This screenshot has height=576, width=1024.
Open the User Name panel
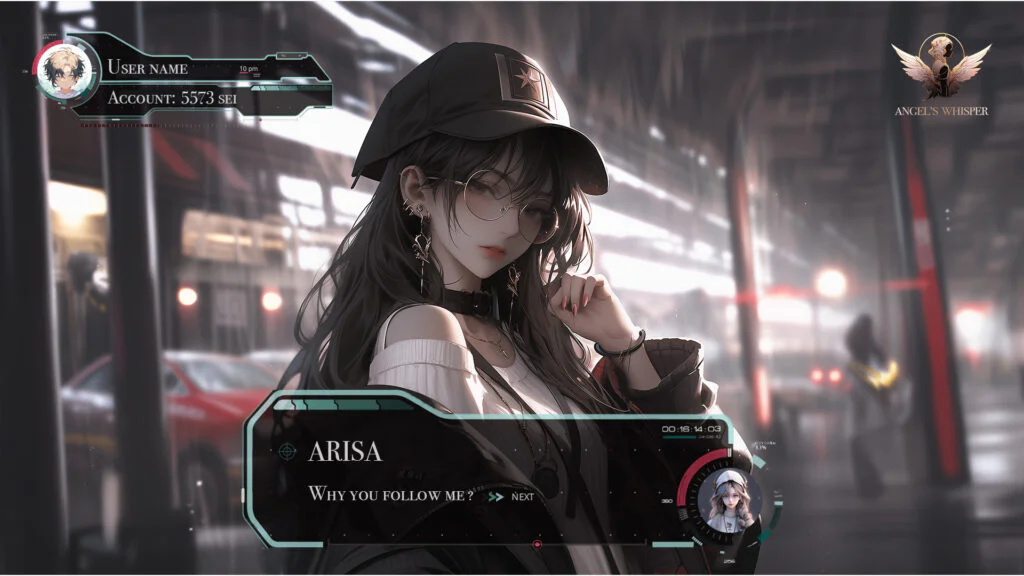click(x=147, y=68)
